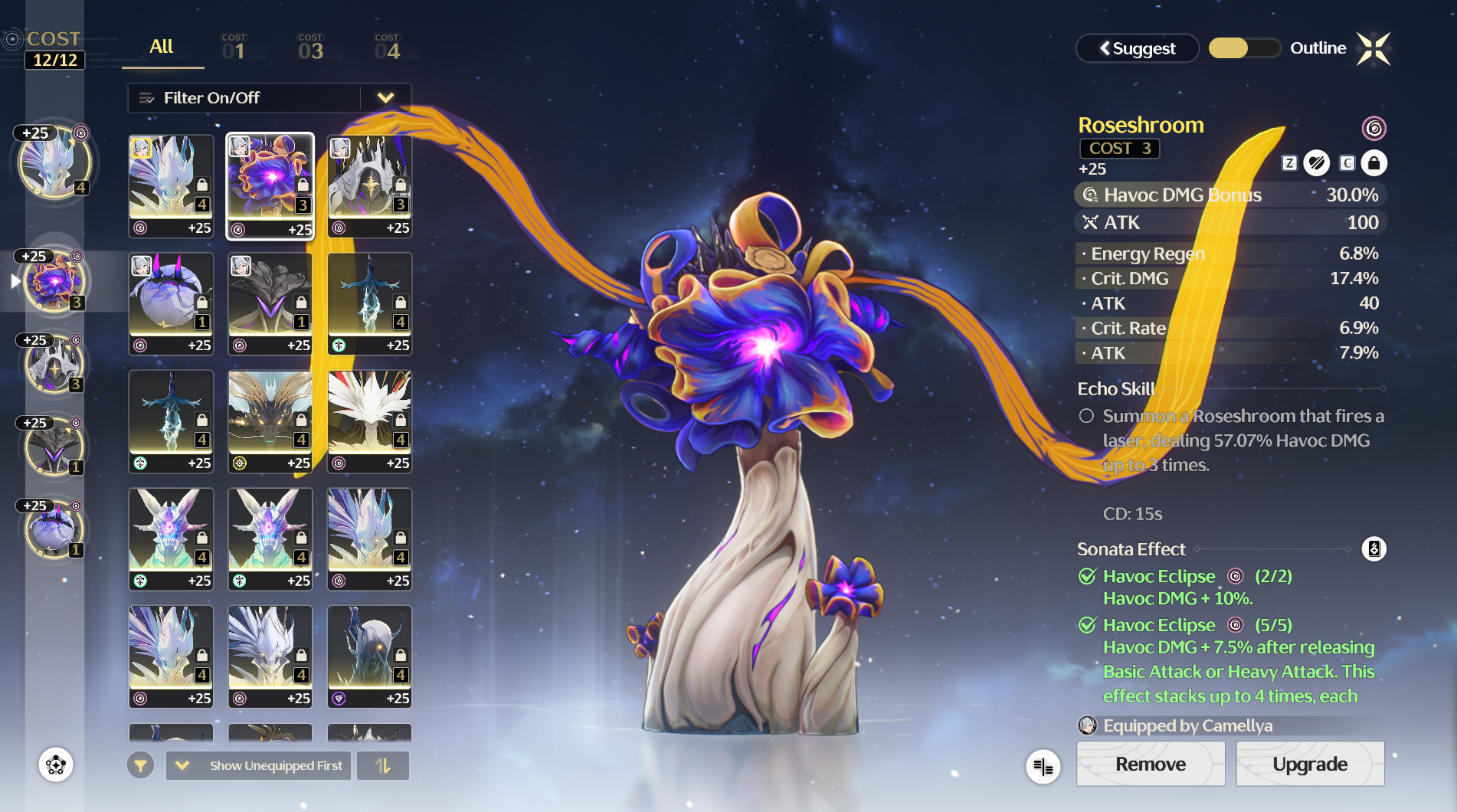The height and width of the screenshot is (812, 1457).
Task: Click the Suggest button
Action: pos(1138,48)
